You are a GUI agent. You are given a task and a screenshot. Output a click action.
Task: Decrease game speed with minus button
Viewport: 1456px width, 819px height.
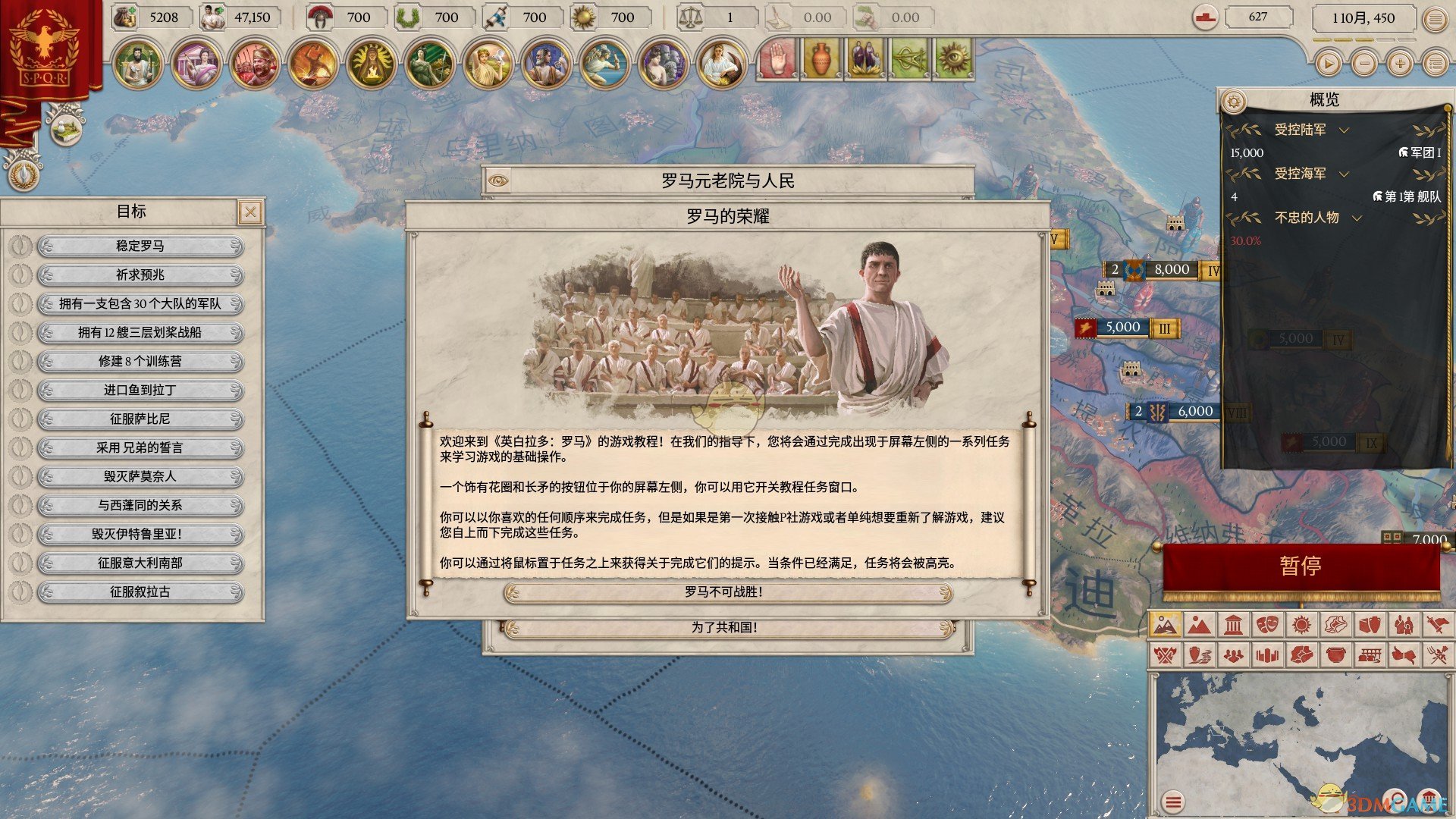click(1364, 64)
